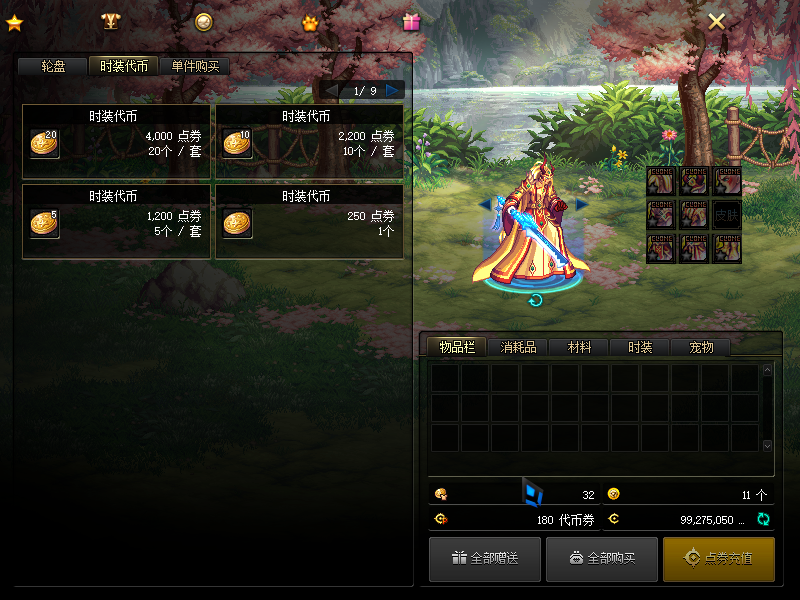Show the 时装 inventory tab
Image resolution: width=800 pixels, height=600 pixels.
click(640, 347)
